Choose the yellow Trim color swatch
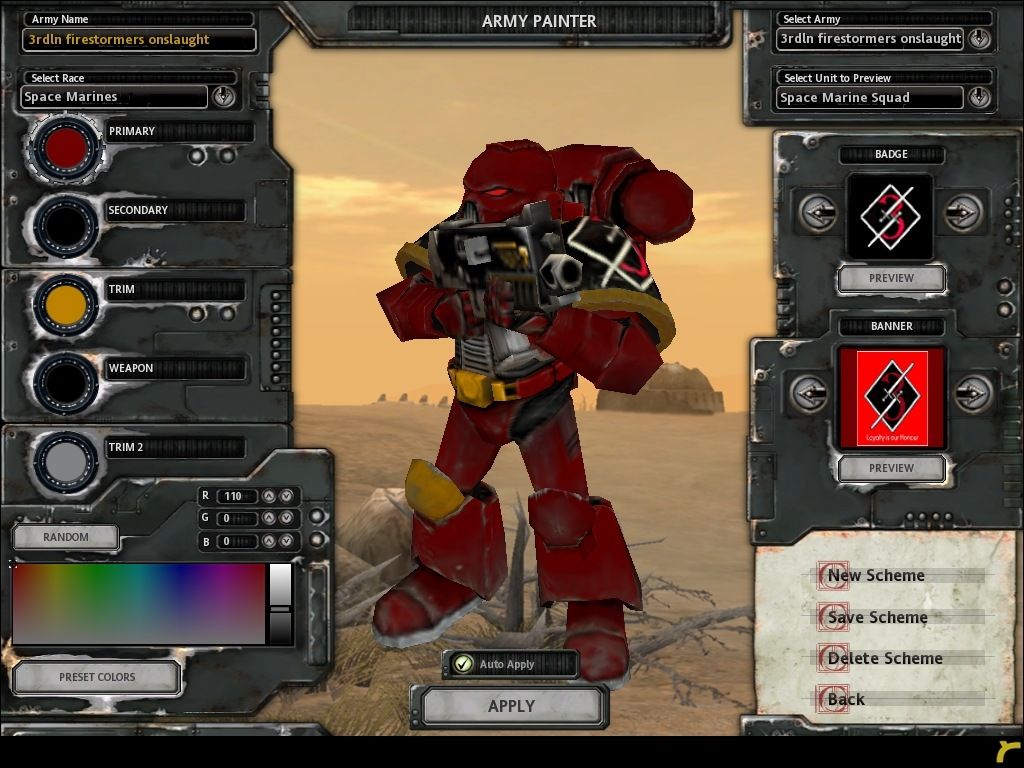Viewport: 1024px width, 768px height. [66, 305]
